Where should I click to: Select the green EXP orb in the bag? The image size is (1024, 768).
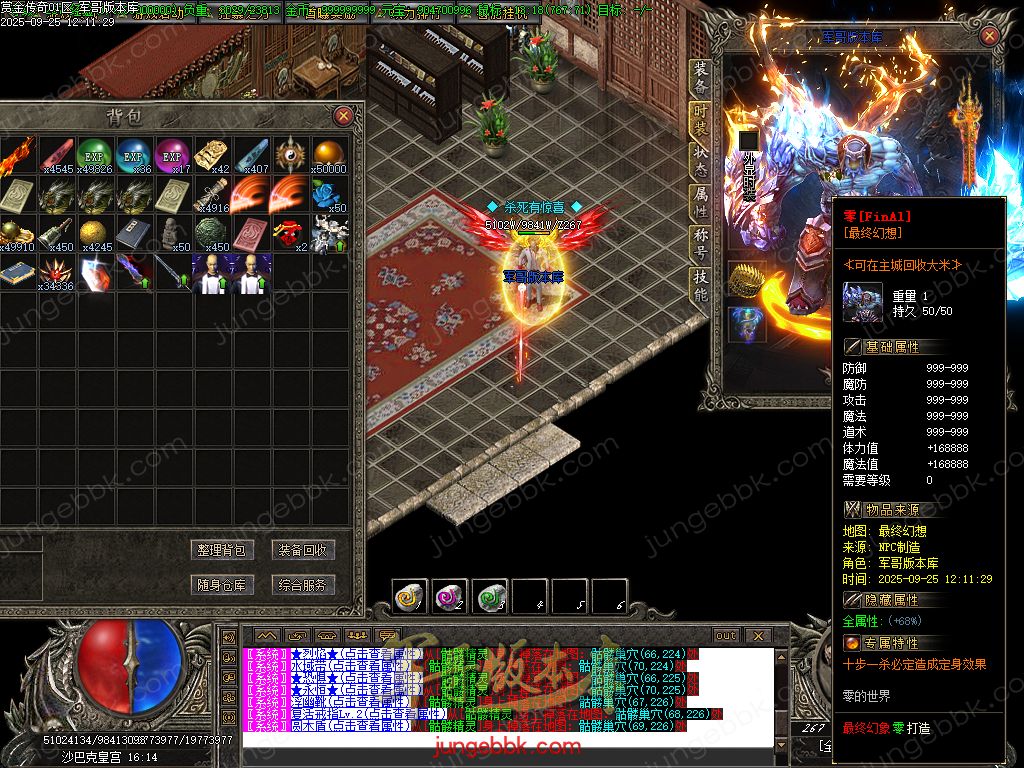(93, 155)
